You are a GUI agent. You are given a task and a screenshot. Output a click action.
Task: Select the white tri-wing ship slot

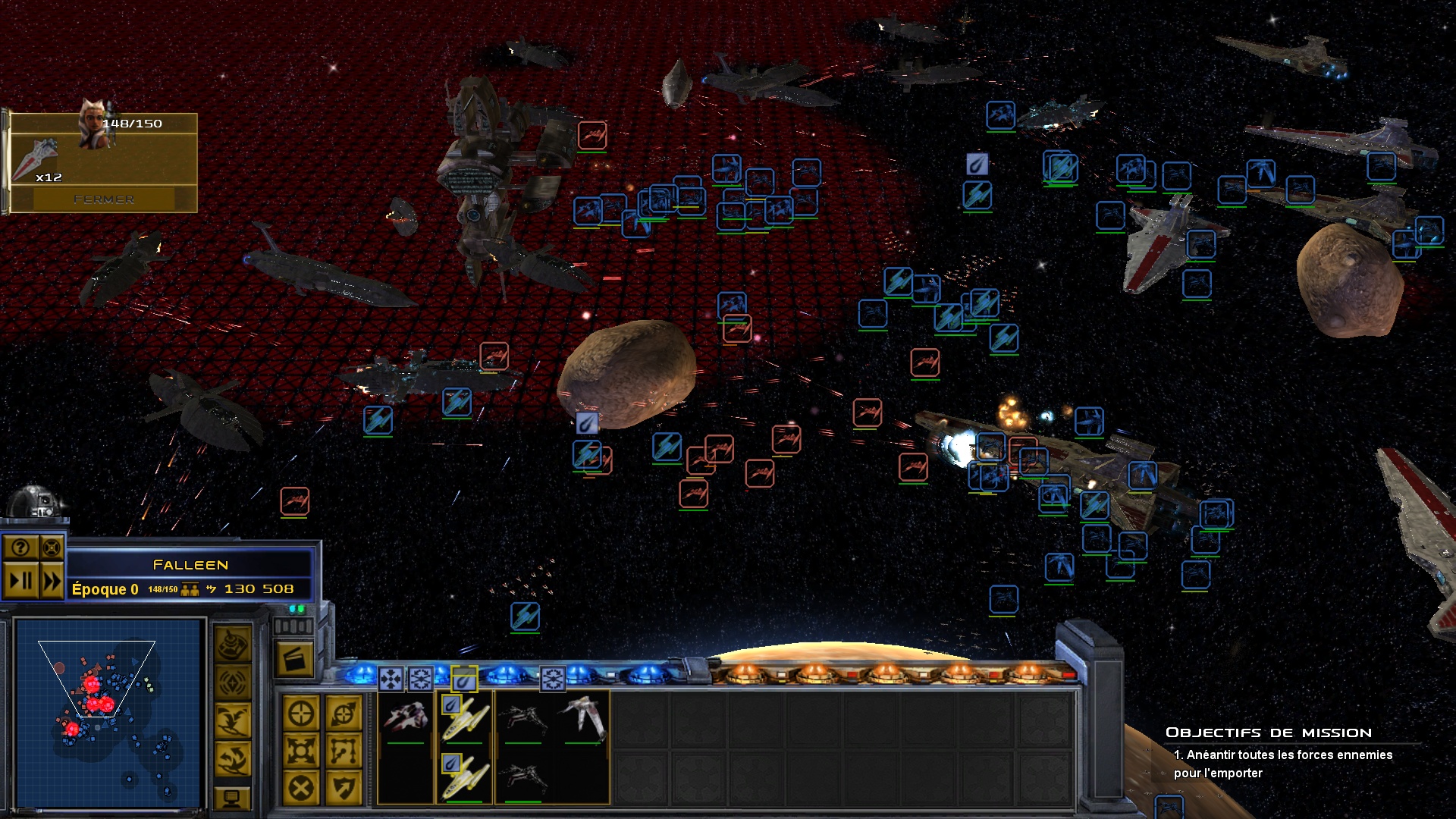pos(583,717)
